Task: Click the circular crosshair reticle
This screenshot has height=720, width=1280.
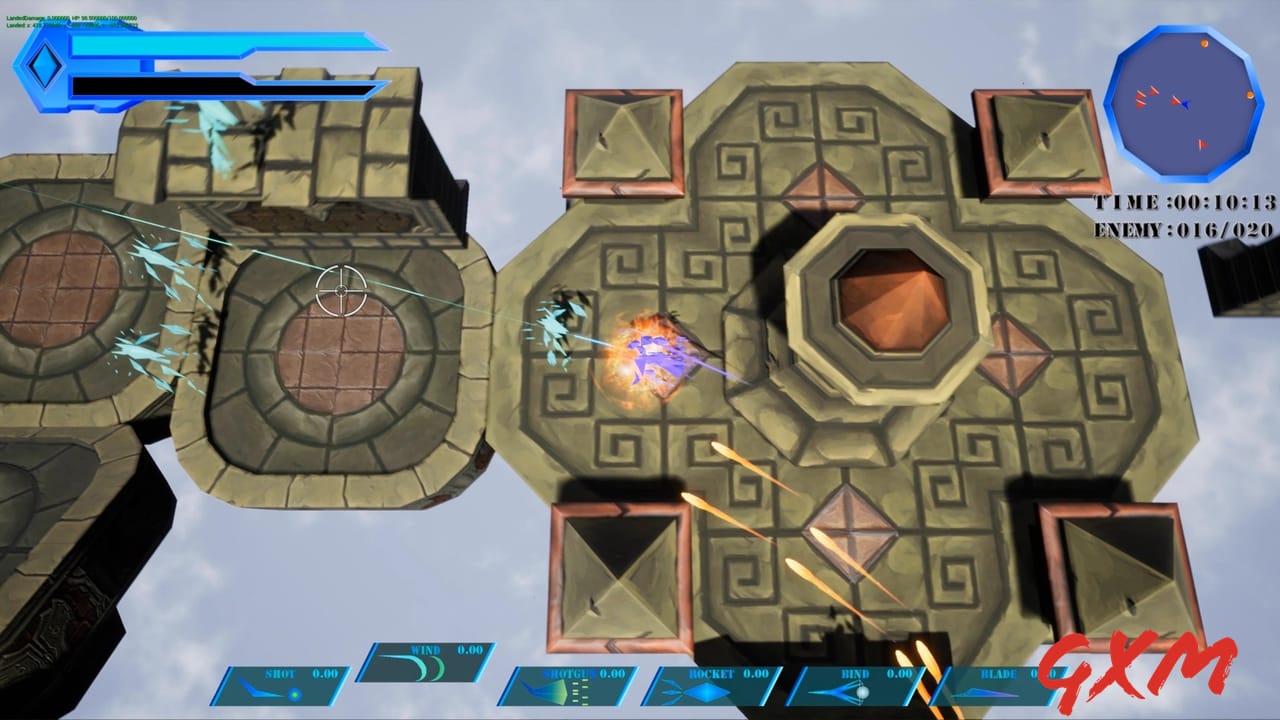Action: 343,291
